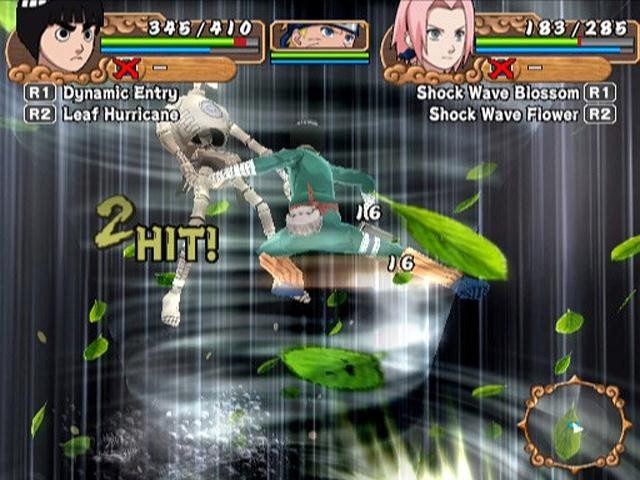This screenshot has width=640, height=480.
Task: Choose Shock Wave Blossom skill
Action: (498, 93)
